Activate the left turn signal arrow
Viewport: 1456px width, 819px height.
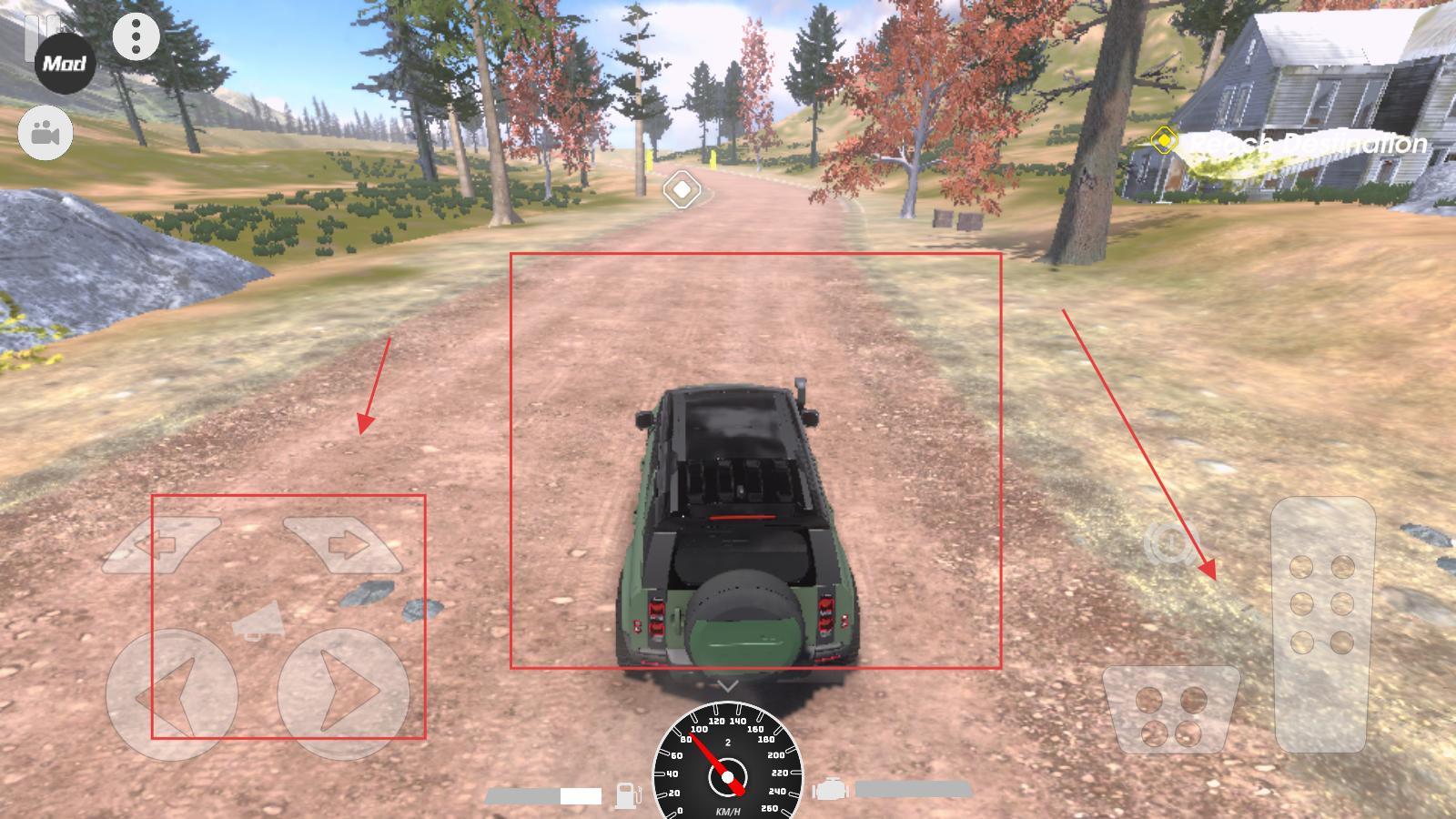tap(160, 545)
